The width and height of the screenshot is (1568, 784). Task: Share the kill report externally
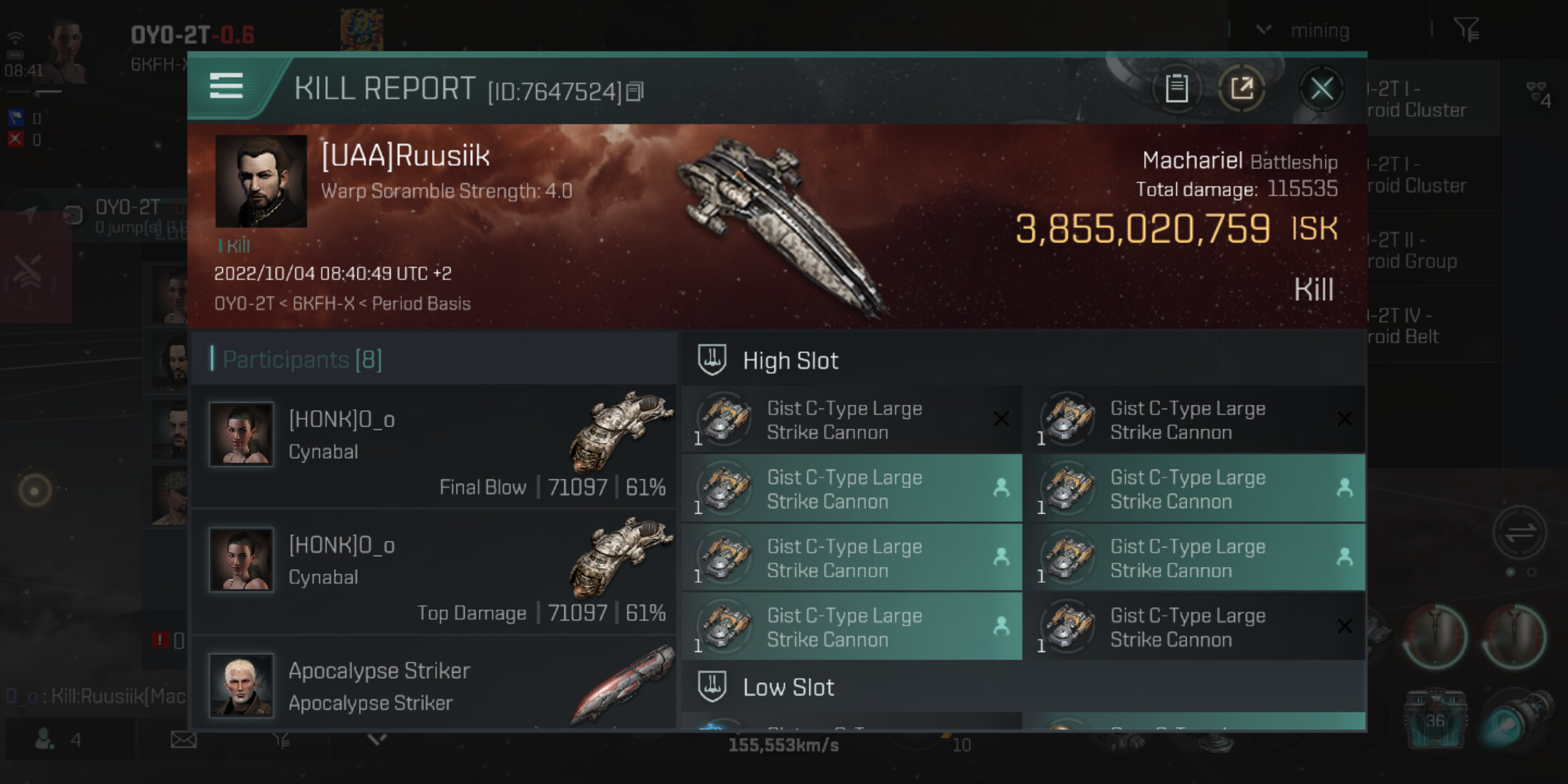point(1241,89)
